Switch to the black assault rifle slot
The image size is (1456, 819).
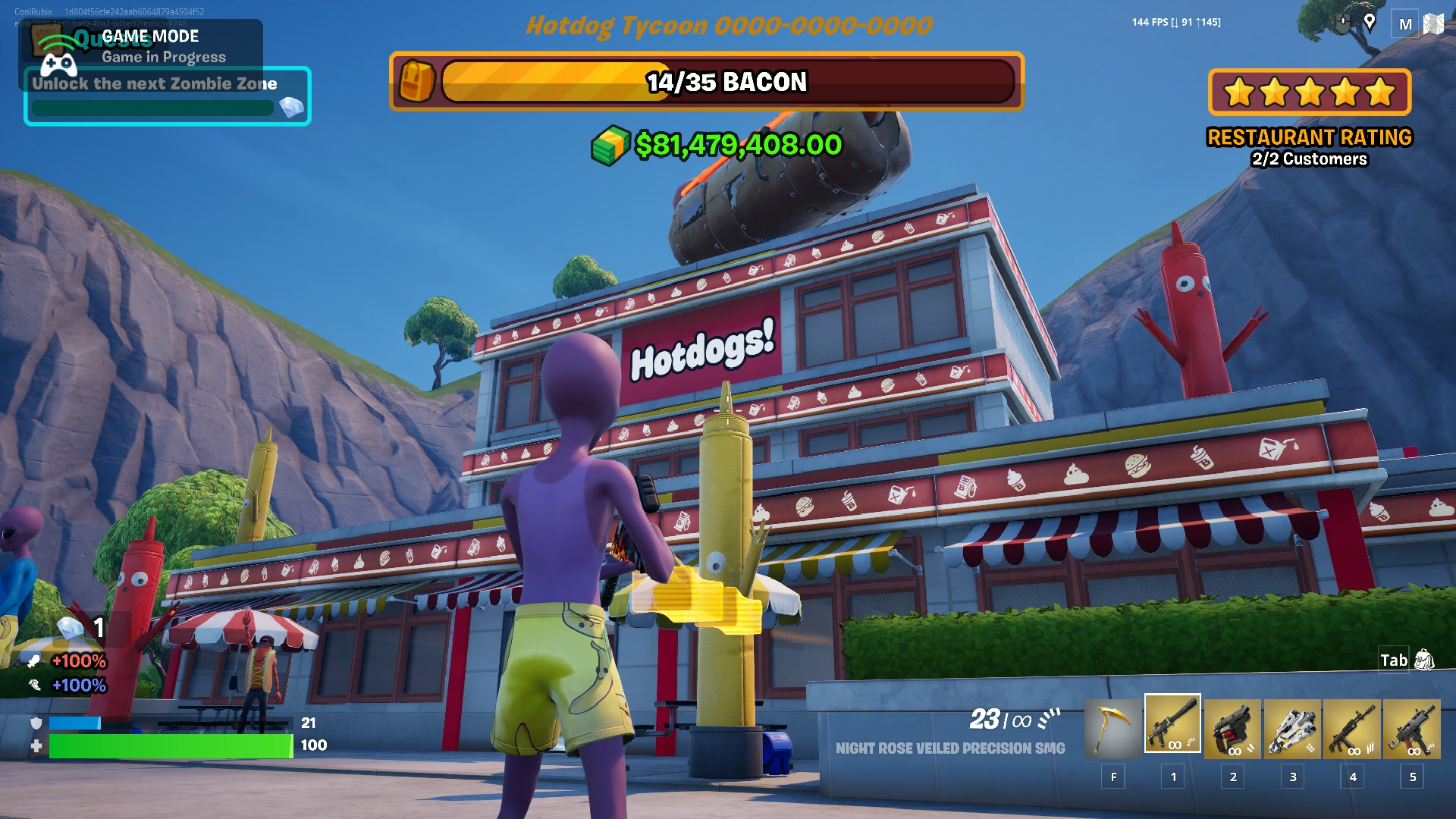point(1352,728)
